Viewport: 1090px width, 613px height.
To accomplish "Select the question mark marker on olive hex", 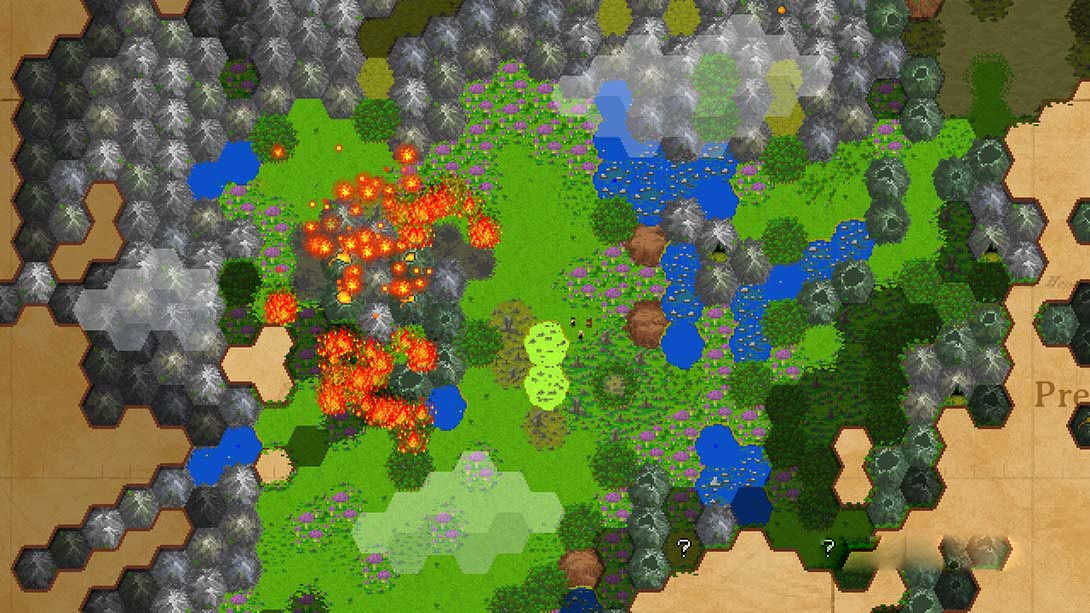I will point(684,547).
